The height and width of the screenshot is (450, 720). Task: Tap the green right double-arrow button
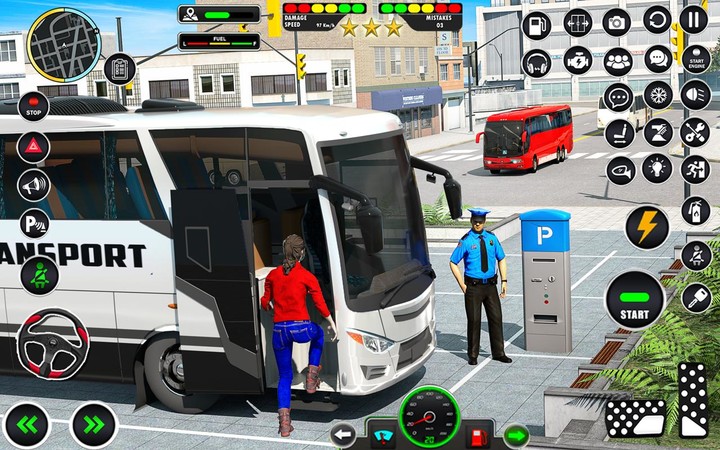click(94, 424)
